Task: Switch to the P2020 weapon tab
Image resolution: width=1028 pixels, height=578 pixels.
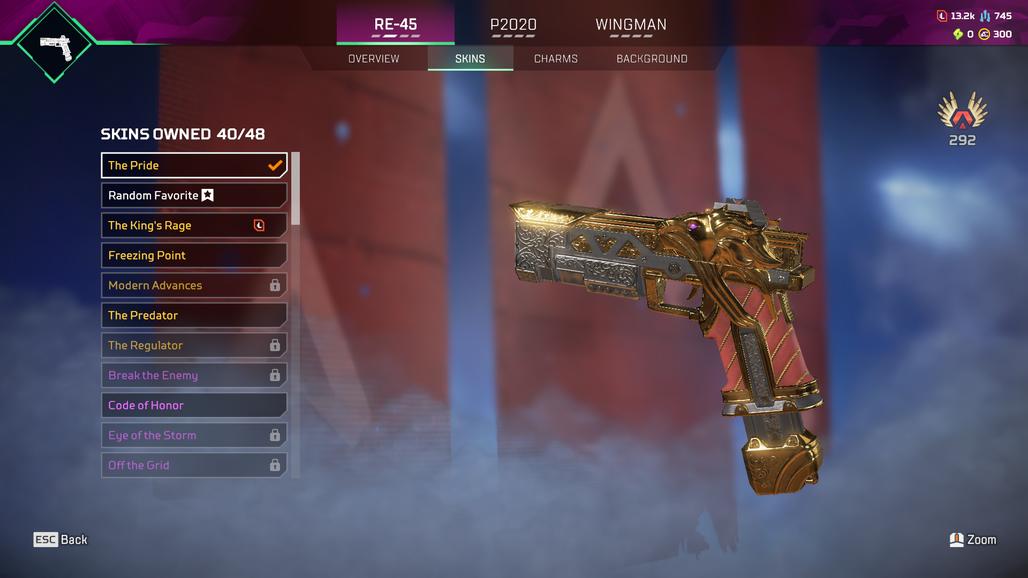Action: (512, 25)
